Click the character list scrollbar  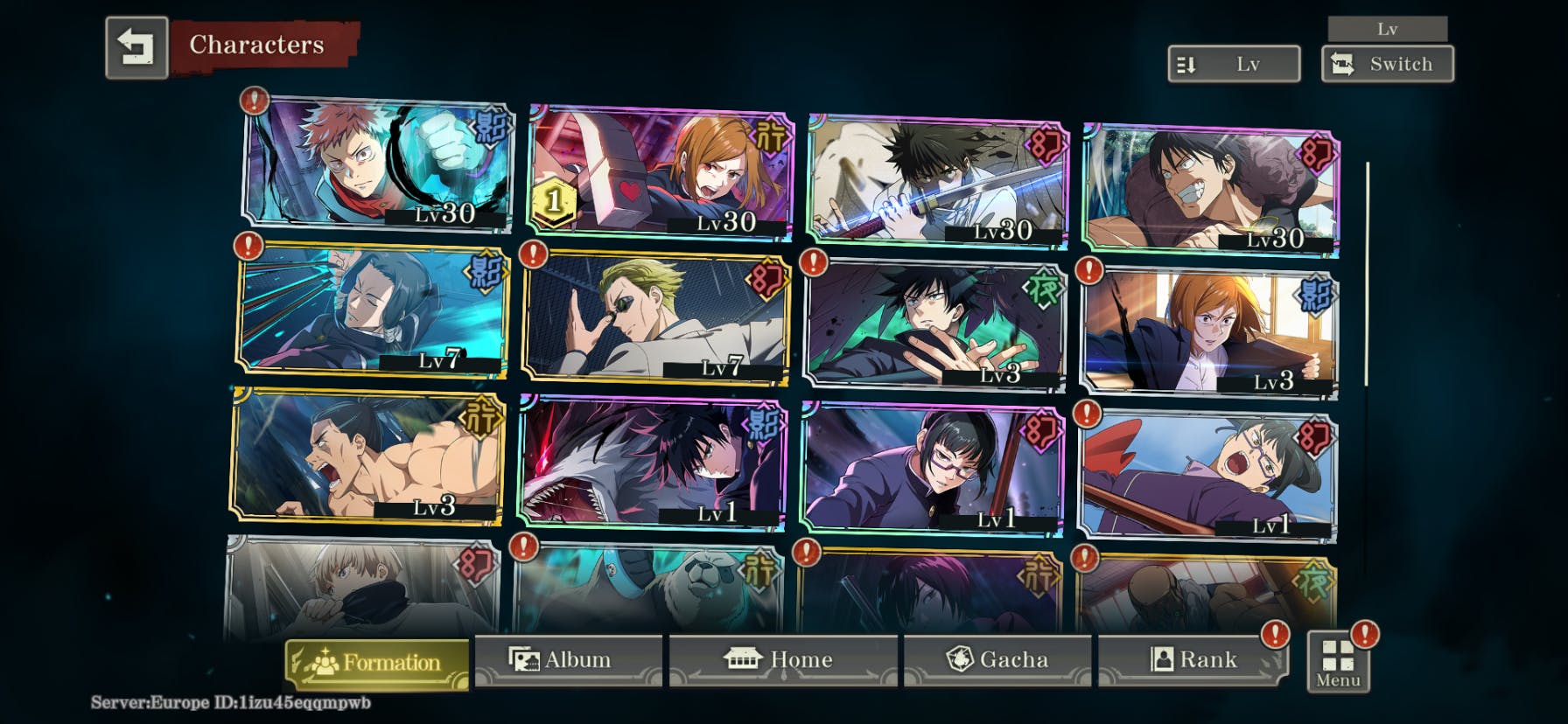point(1367,273)
